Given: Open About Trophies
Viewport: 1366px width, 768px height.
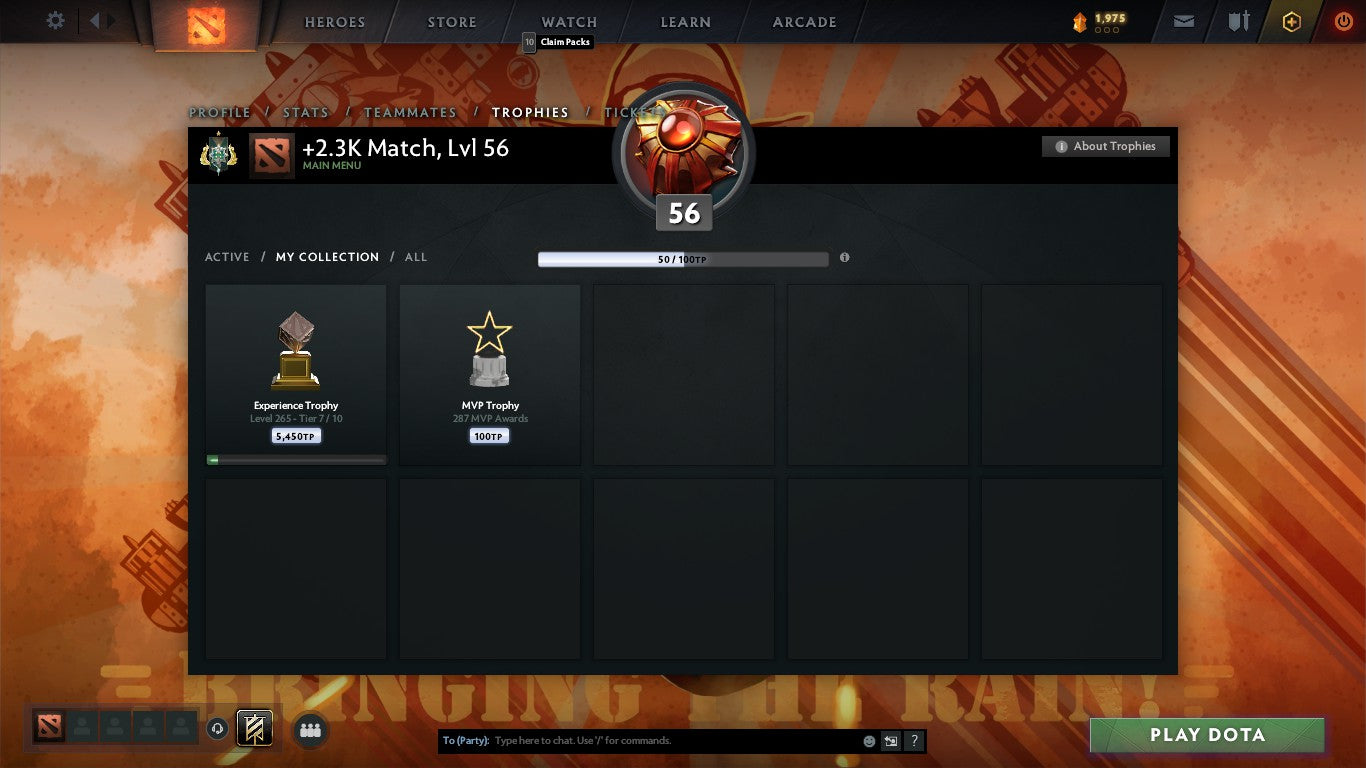Looking at the screenshot, I should [x=1106, y=146].
